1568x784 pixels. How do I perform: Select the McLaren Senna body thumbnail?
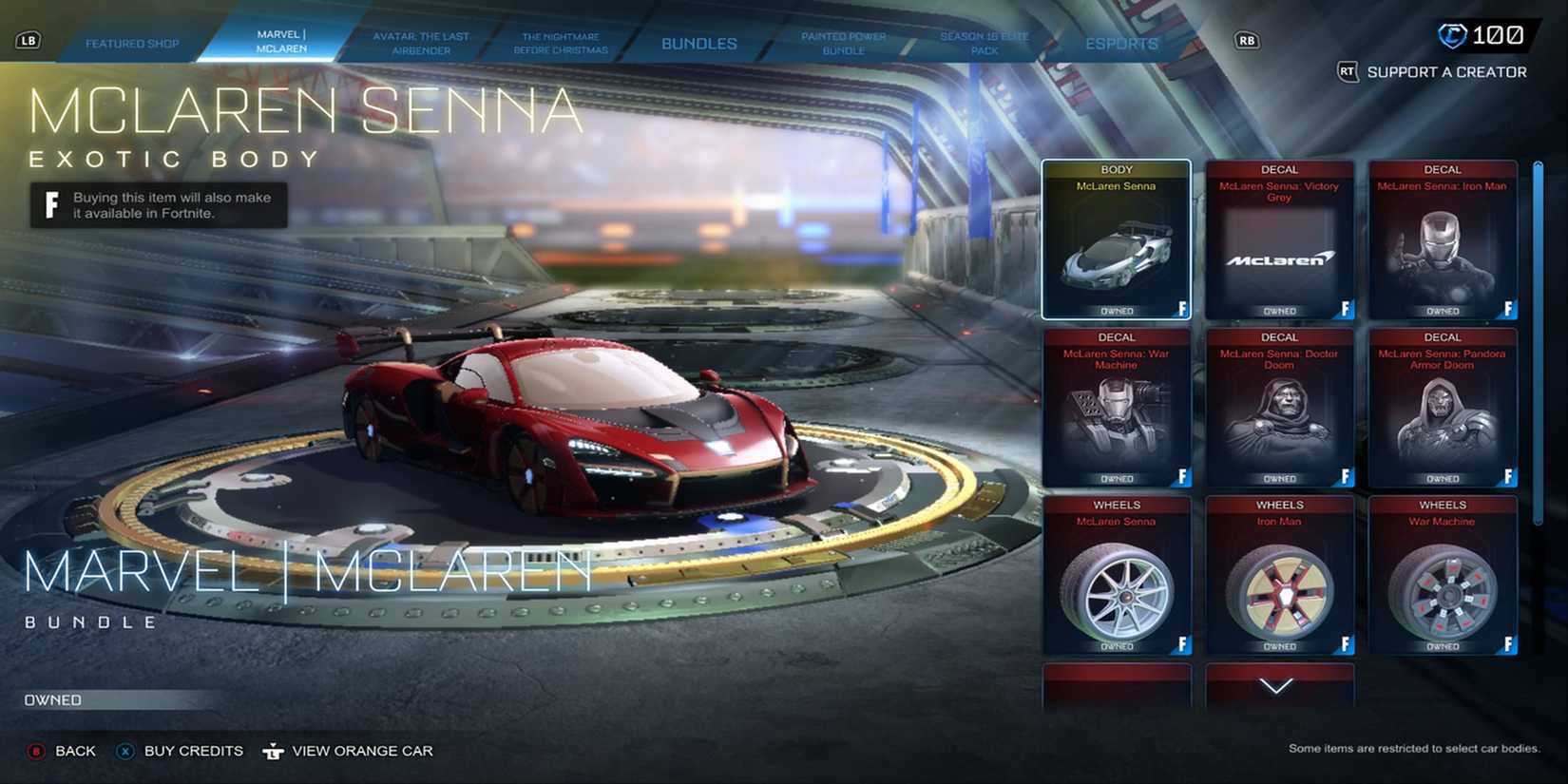click(x=1117, y=238)
